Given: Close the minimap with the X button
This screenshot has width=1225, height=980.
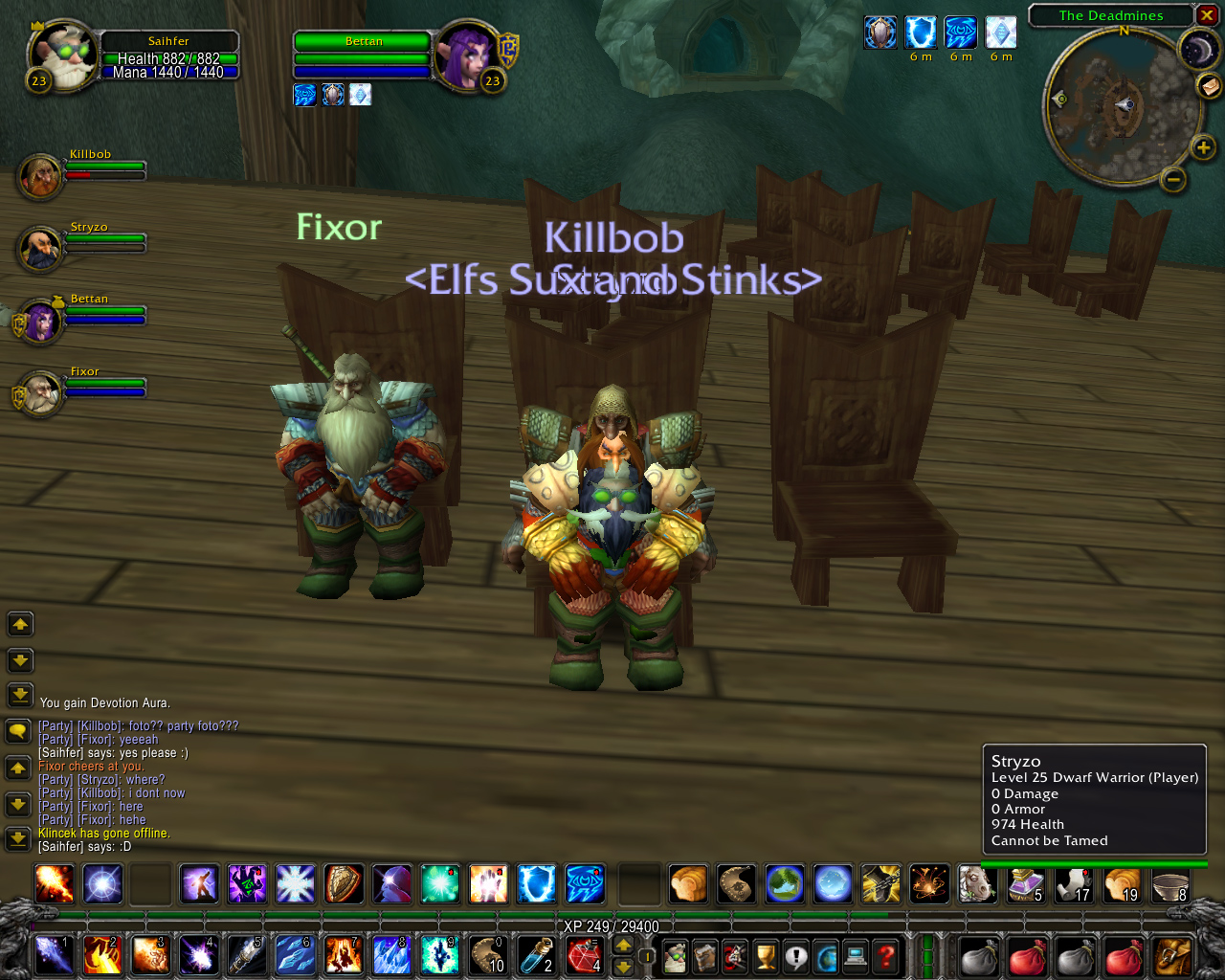Looking at the screenshot, I should click(1208, 15).
